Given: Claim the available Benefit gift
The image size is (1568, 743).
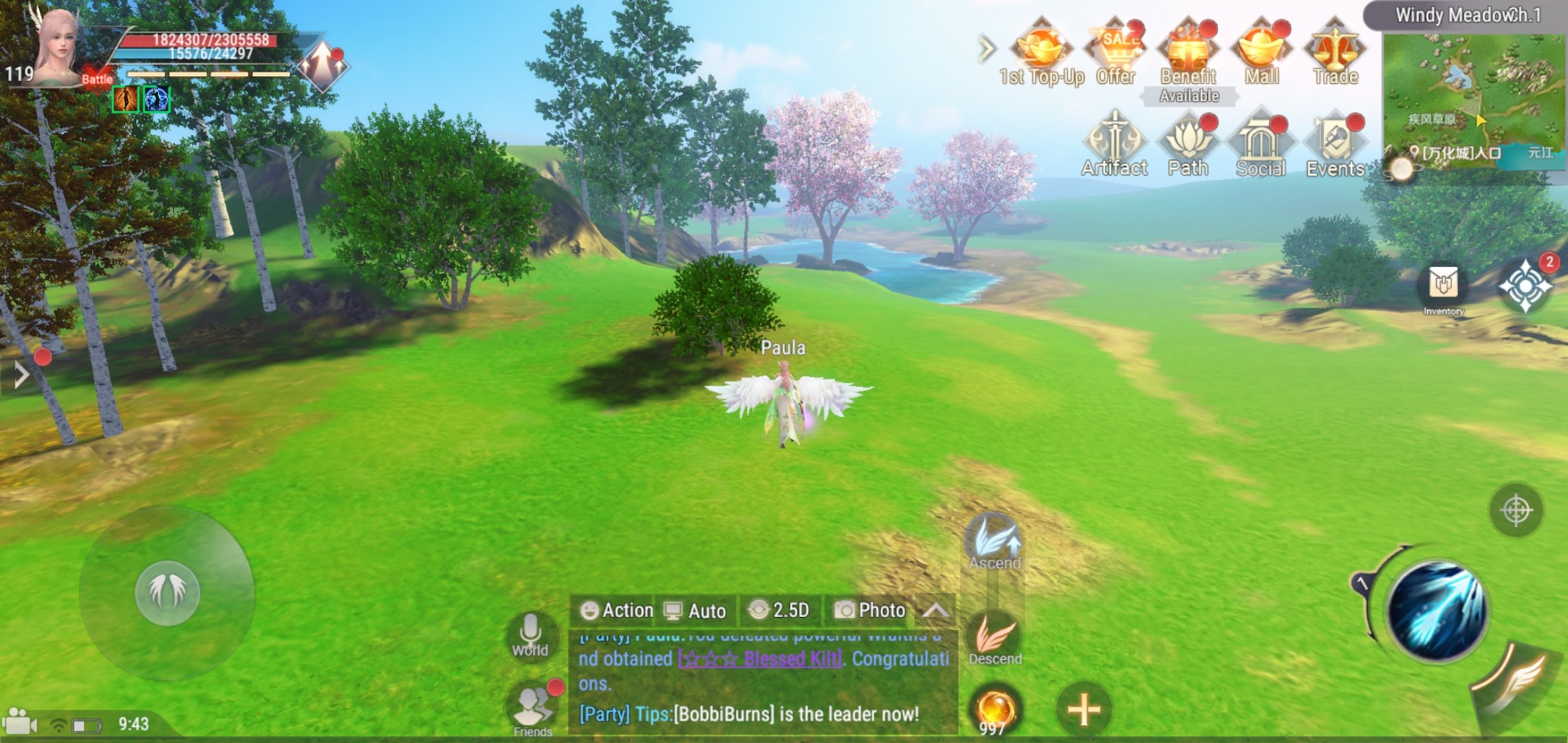Looking at the screenshot, I should click(1188, 54).
